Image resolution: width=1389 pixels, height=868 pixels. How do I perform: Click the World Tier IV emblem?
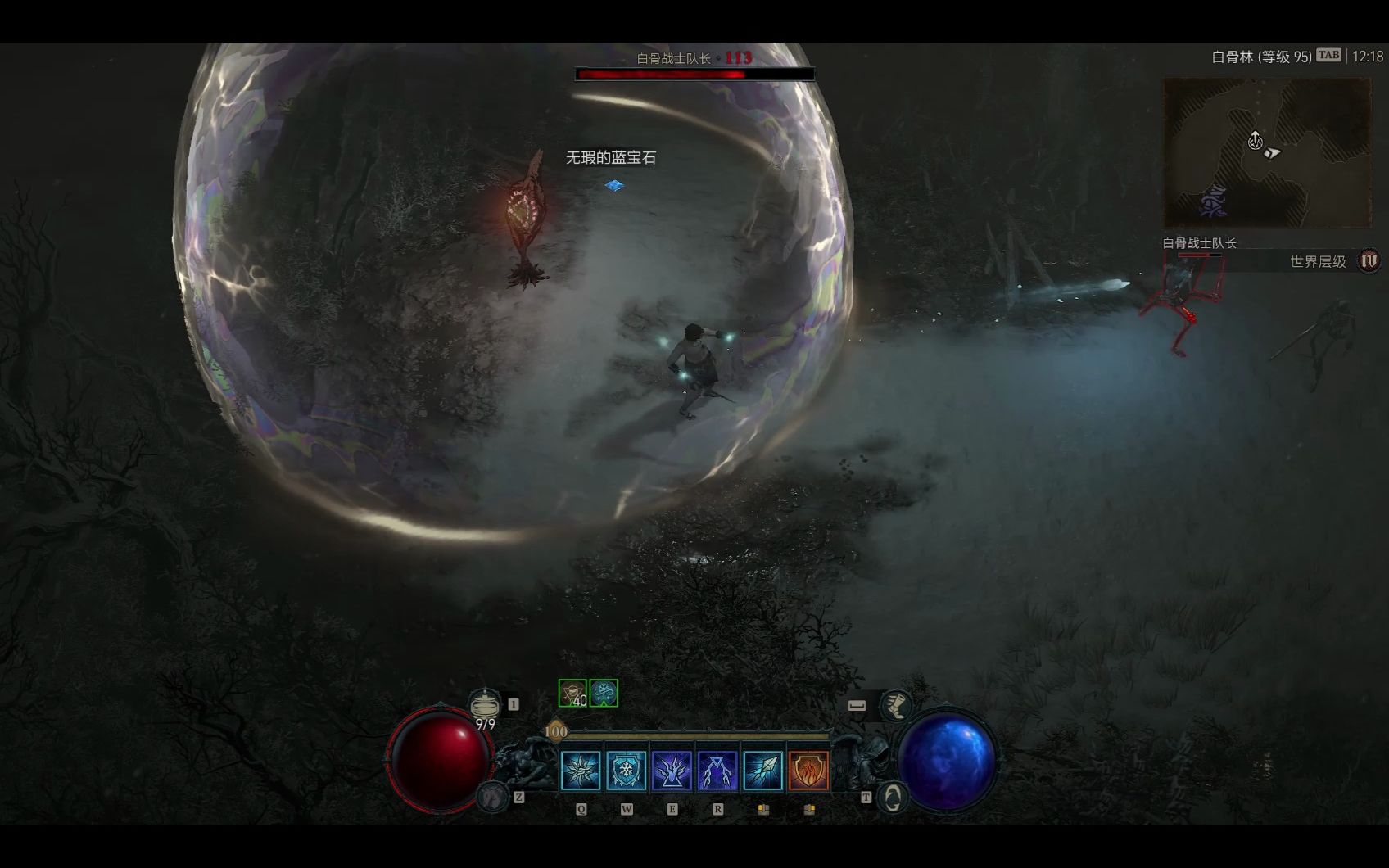(1369, 261)
